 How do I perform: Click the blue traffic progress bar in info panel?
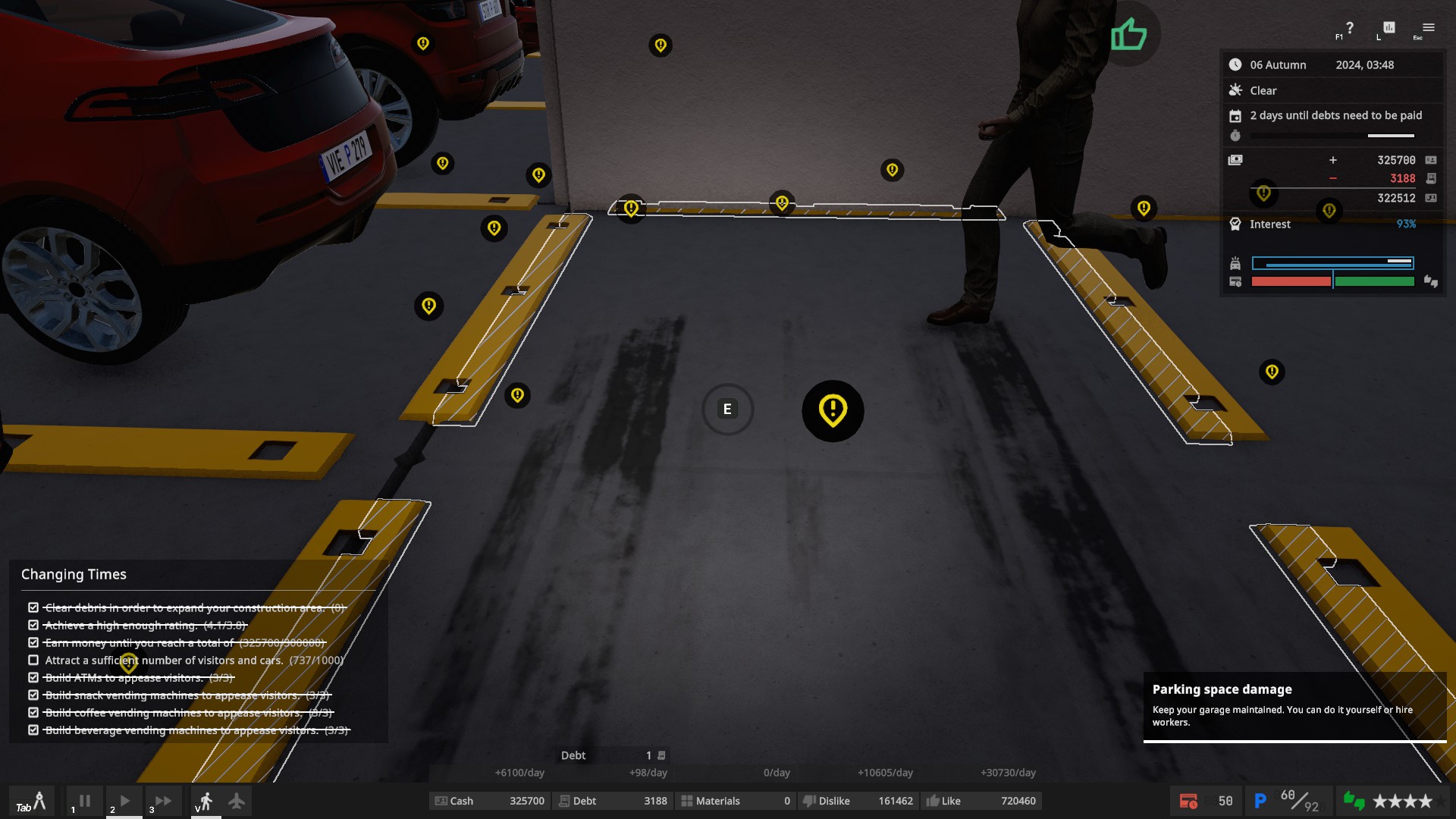(1332, 263)
